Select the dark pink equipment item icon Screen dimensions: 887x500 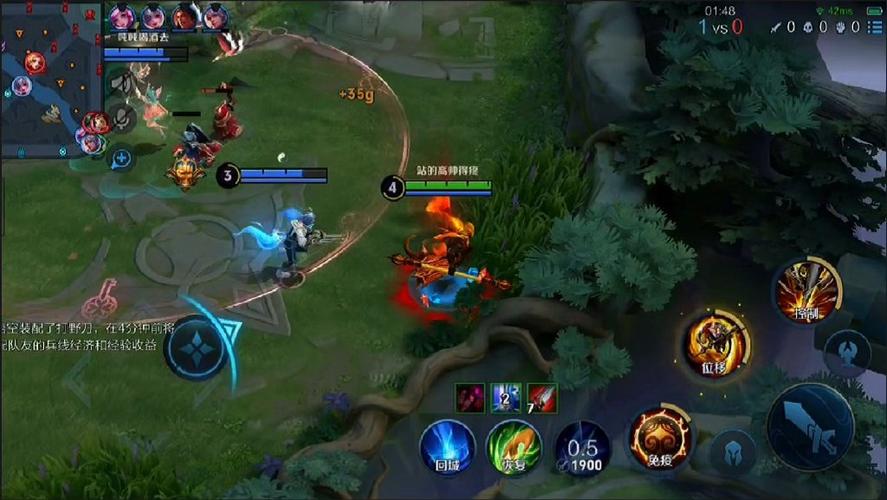click(469, 397)
